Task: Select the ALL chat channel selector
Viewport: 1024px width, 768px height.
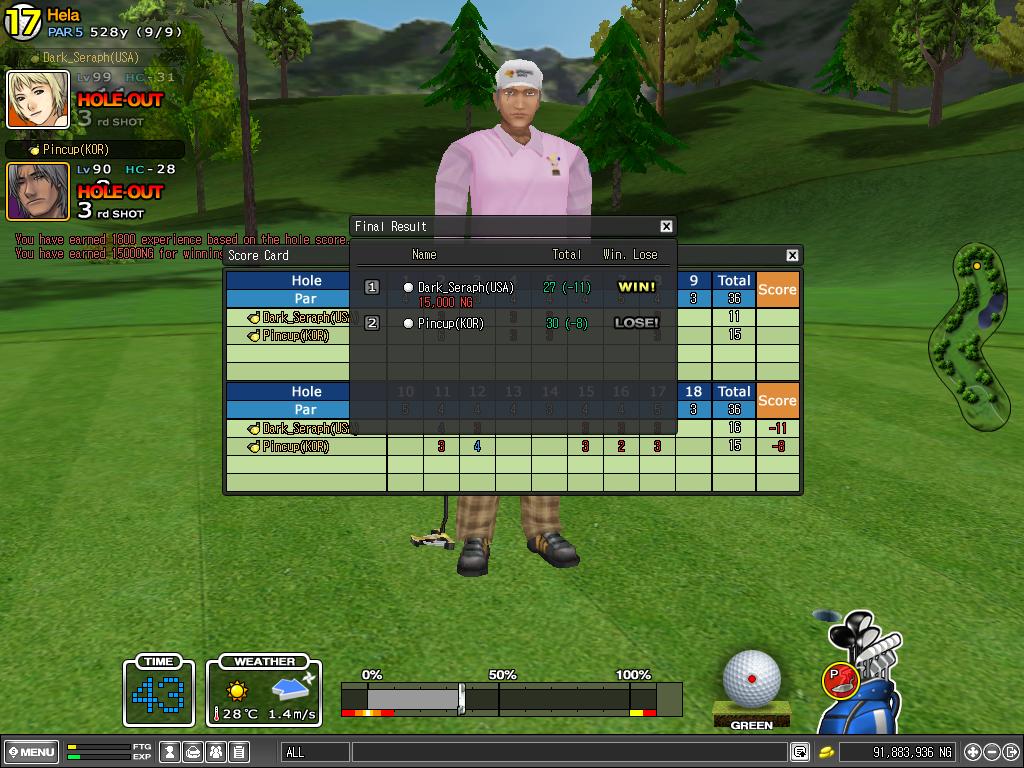Action: (x=315, y=752)
